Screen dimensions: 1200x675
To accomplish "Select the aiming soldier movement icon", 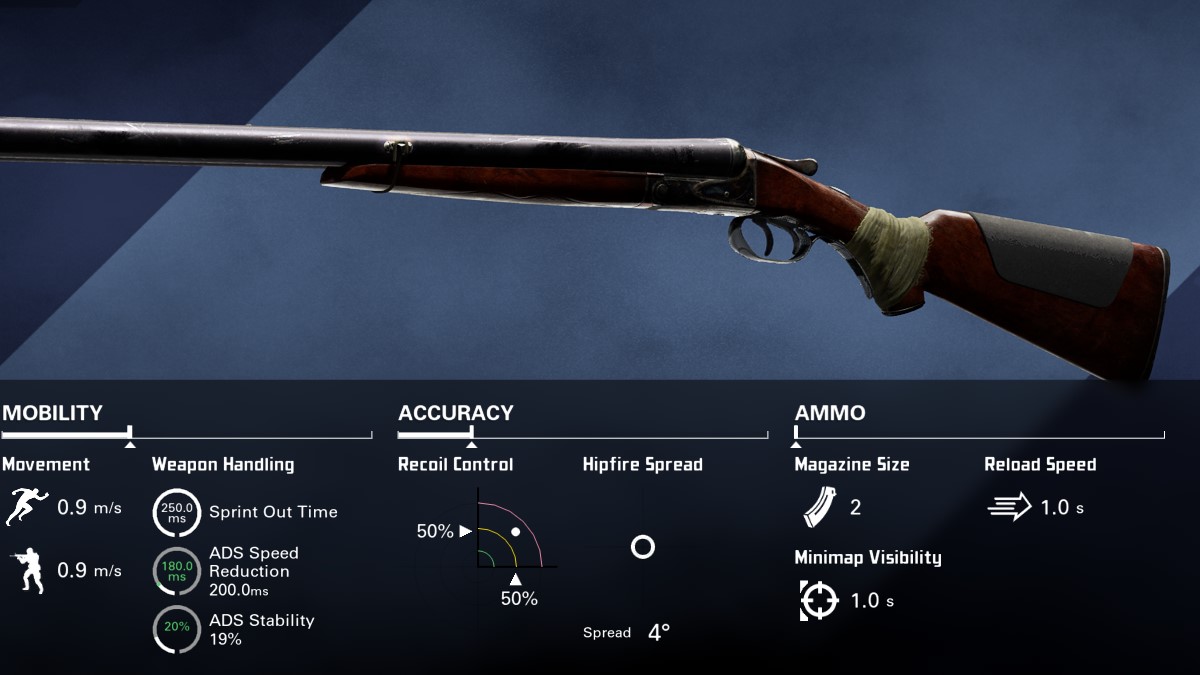I will click(x=28, y=571).
